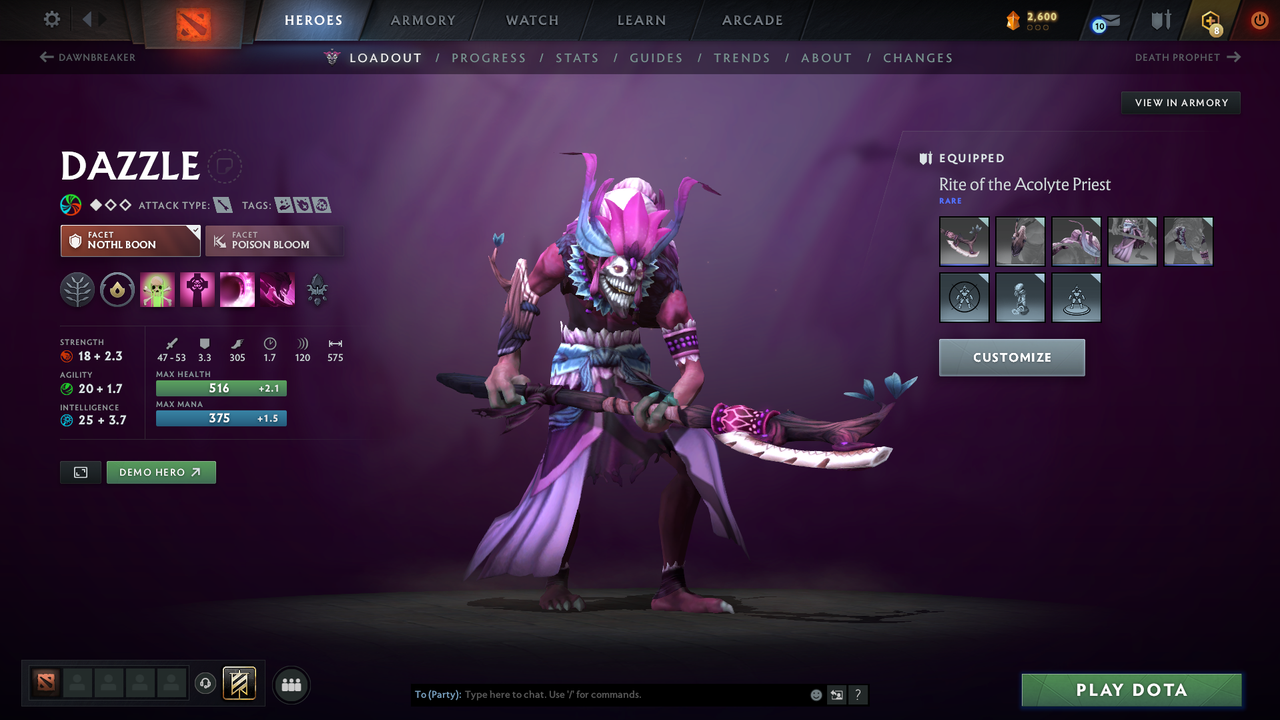The height and width of the screenshot is (720, 1280).
Task: View Dazzle's ultimate ability icon
Action: coord(277,289)
